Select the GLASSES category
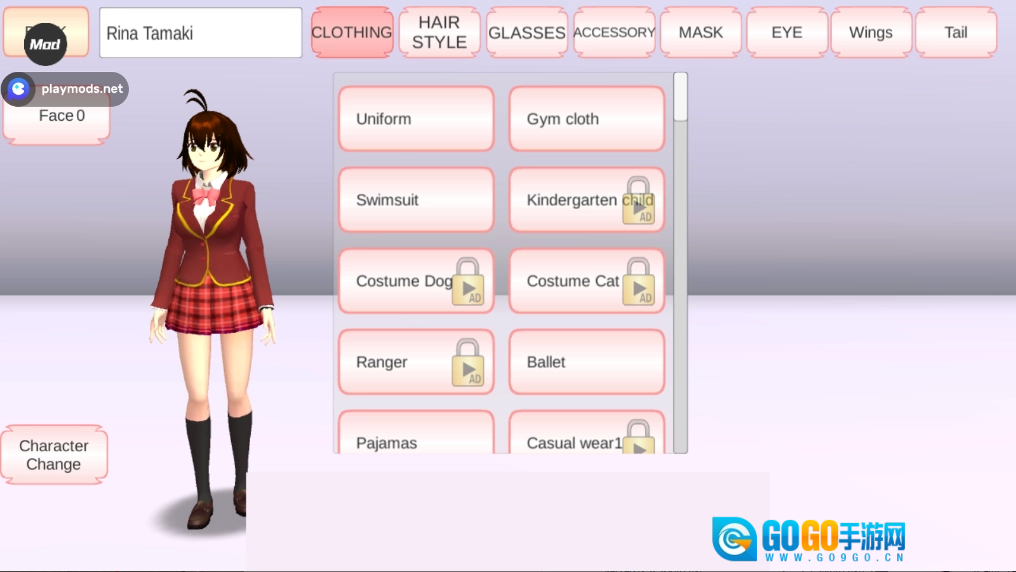The width and height of the screenshot is (1016, 572). click(527, 33)
